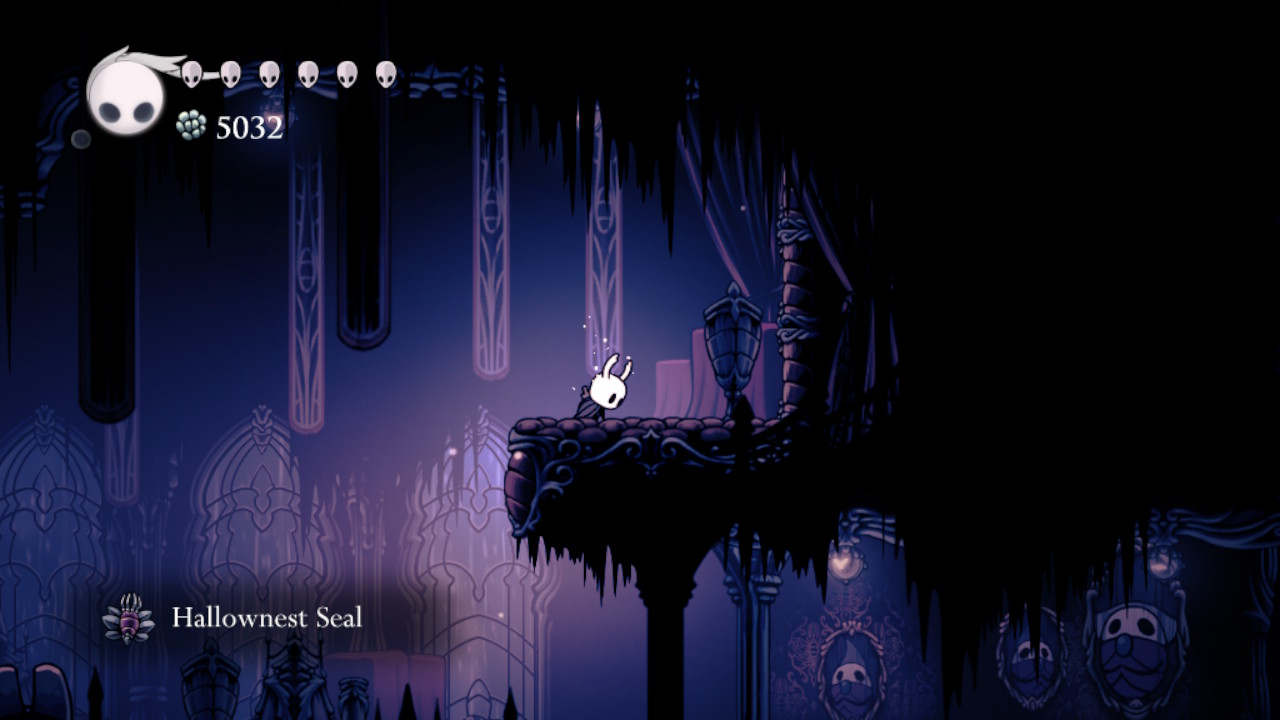Select the geo currency icon beside 5032

[191, 124]
